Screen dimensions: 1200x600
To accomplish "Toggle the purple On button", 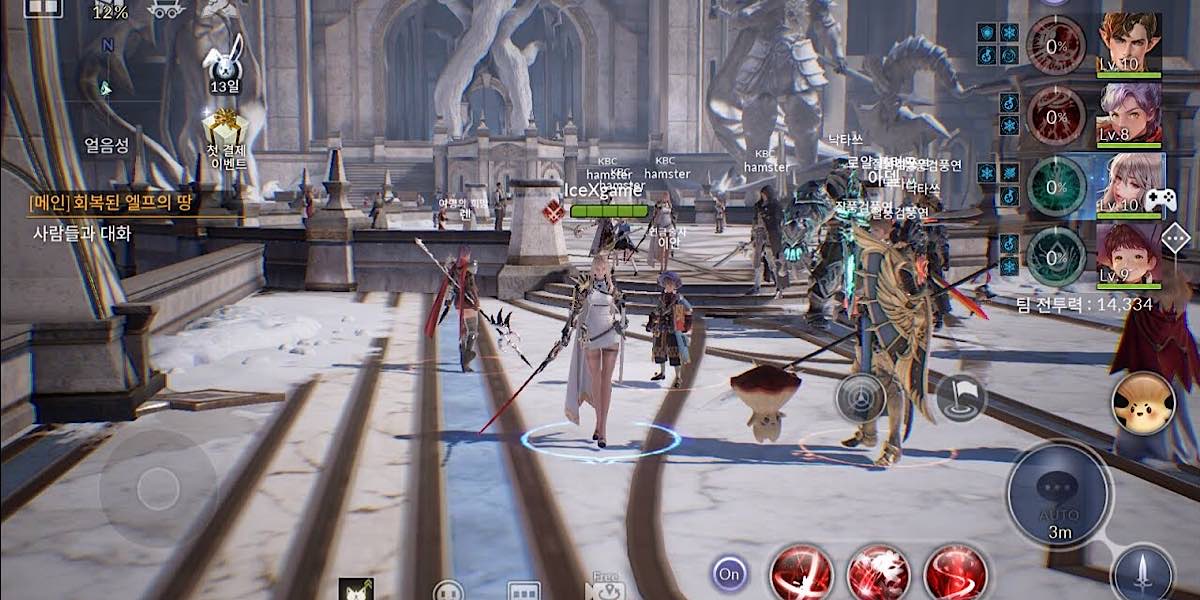I will pyautogui.click(x=730, y=574).
